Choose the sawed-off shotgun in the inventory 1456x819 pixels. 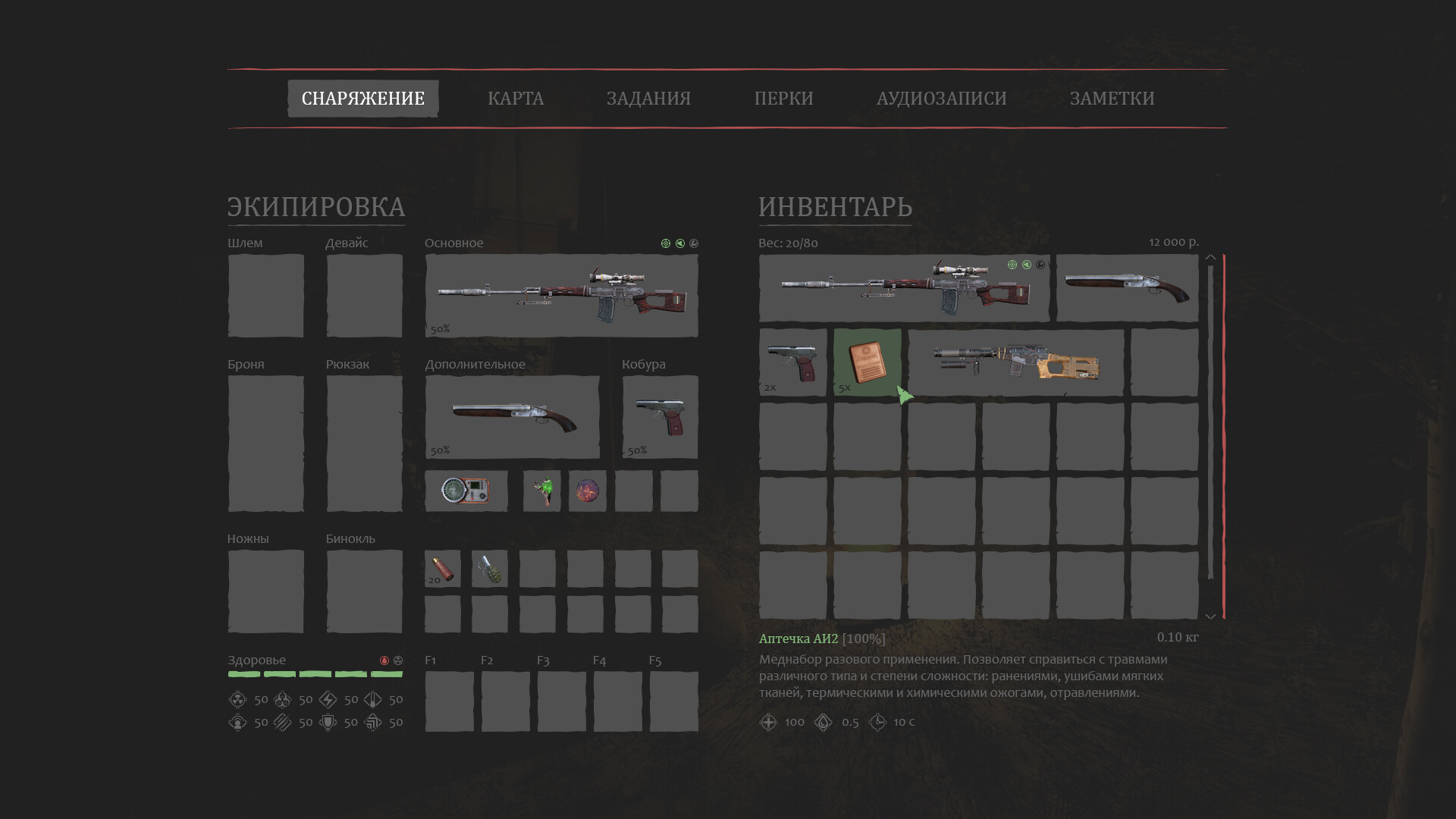[x=1127, y=288]
